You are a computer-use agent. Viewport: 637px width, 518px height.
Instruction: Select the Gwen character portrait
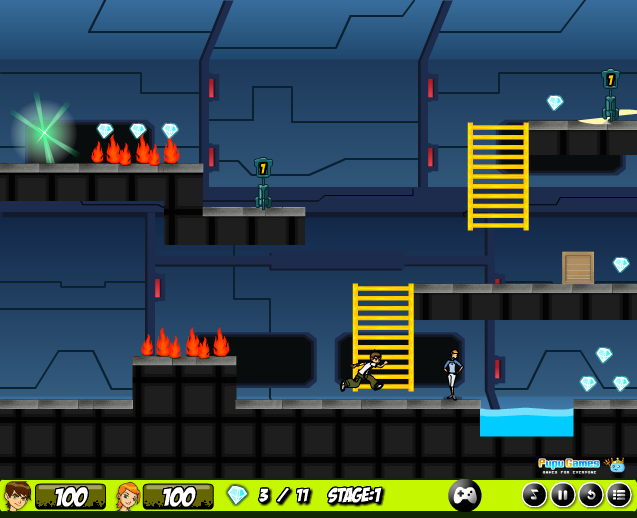[129, 496]
